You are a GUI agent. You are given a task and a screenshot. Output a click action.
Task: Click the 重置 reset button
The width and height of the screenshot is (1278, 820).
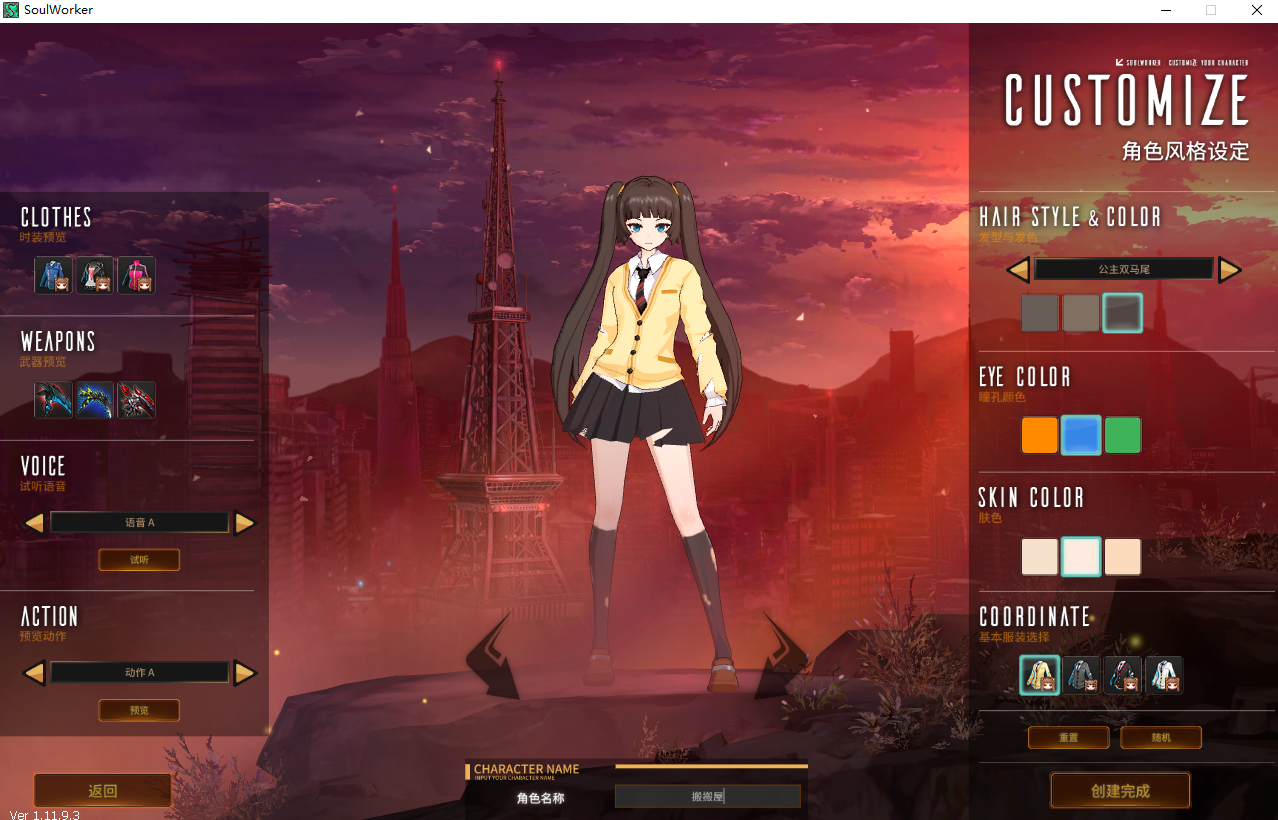(1068, 738)
